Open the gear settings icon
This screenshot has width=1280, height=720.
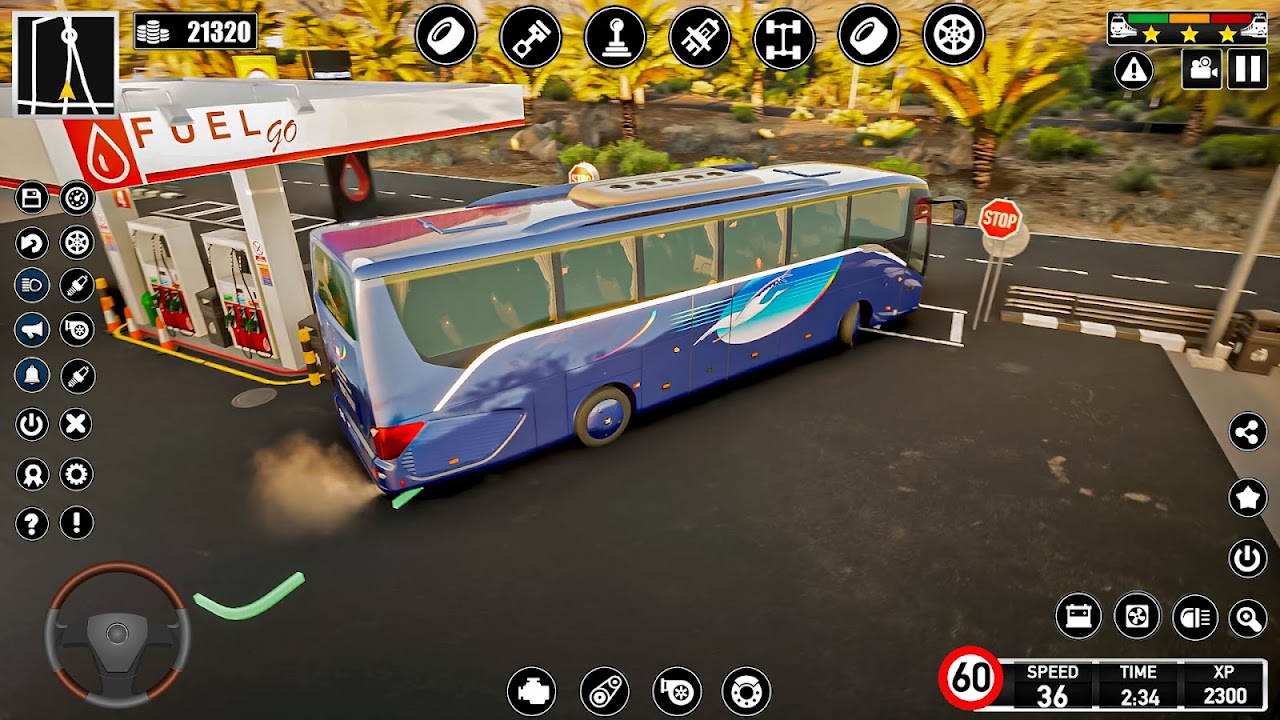[x=77, y=474]
